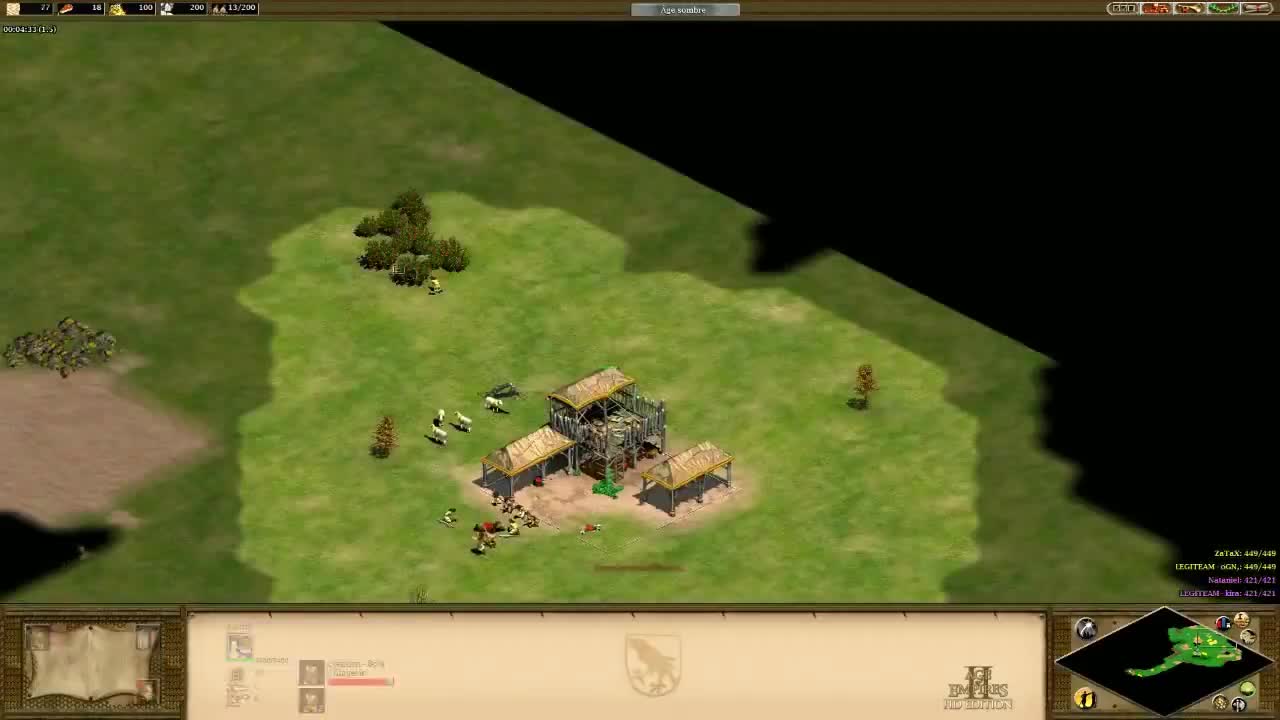This screenshot has width=1280, height=720.
Task: Open the Diplomacy screen via horn icon
Action: (x=1189, y=8)
